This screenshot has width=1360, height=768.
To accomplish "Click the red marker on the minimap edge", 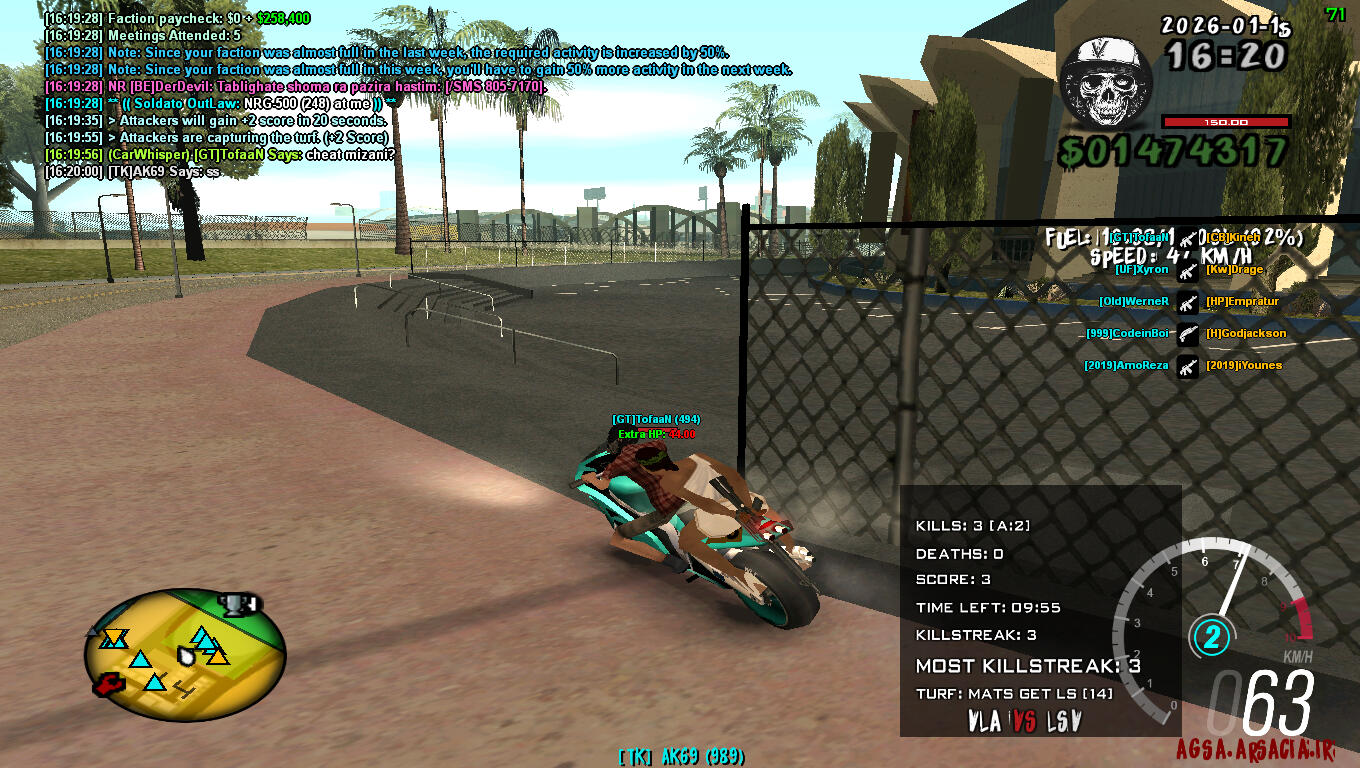I will (x=107, y=685).
